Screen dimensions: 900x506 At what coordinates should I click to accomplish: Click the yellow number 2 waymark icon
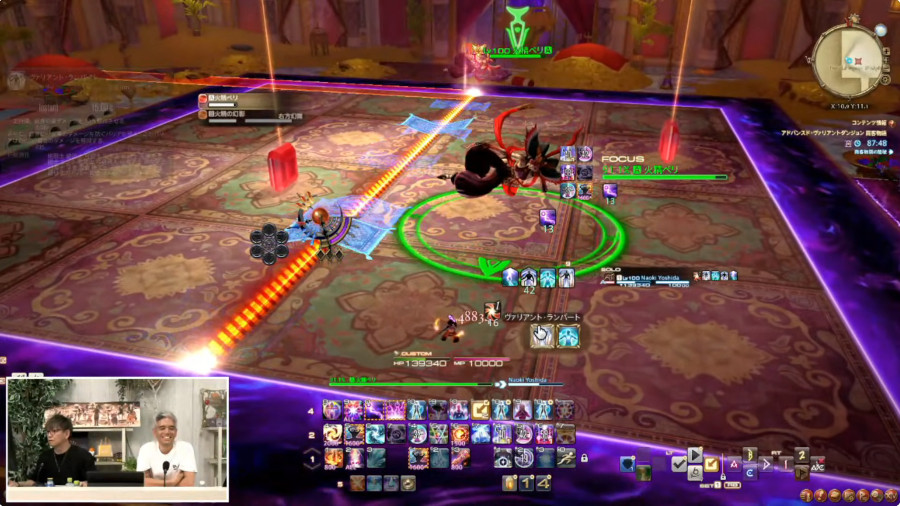coord(801,454)
